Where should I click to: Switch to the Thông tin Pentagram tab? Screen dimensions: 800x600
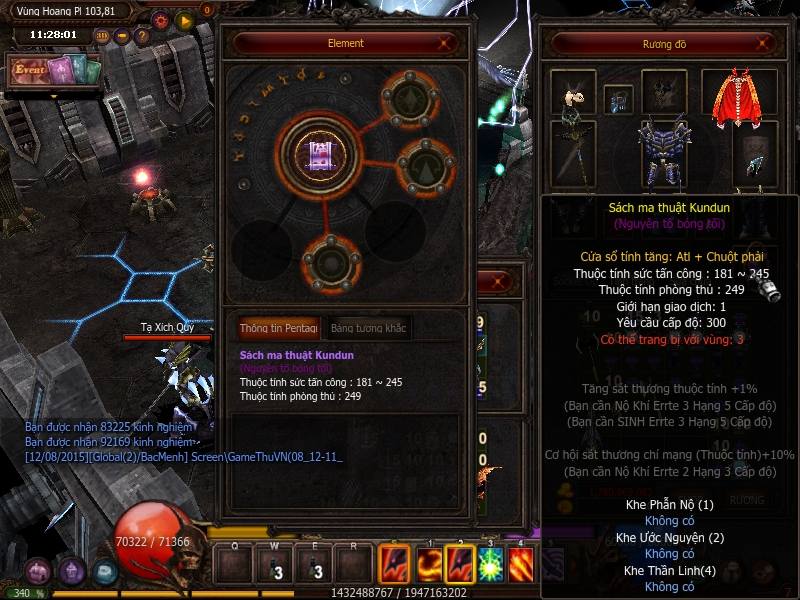(x=278, y=328)
